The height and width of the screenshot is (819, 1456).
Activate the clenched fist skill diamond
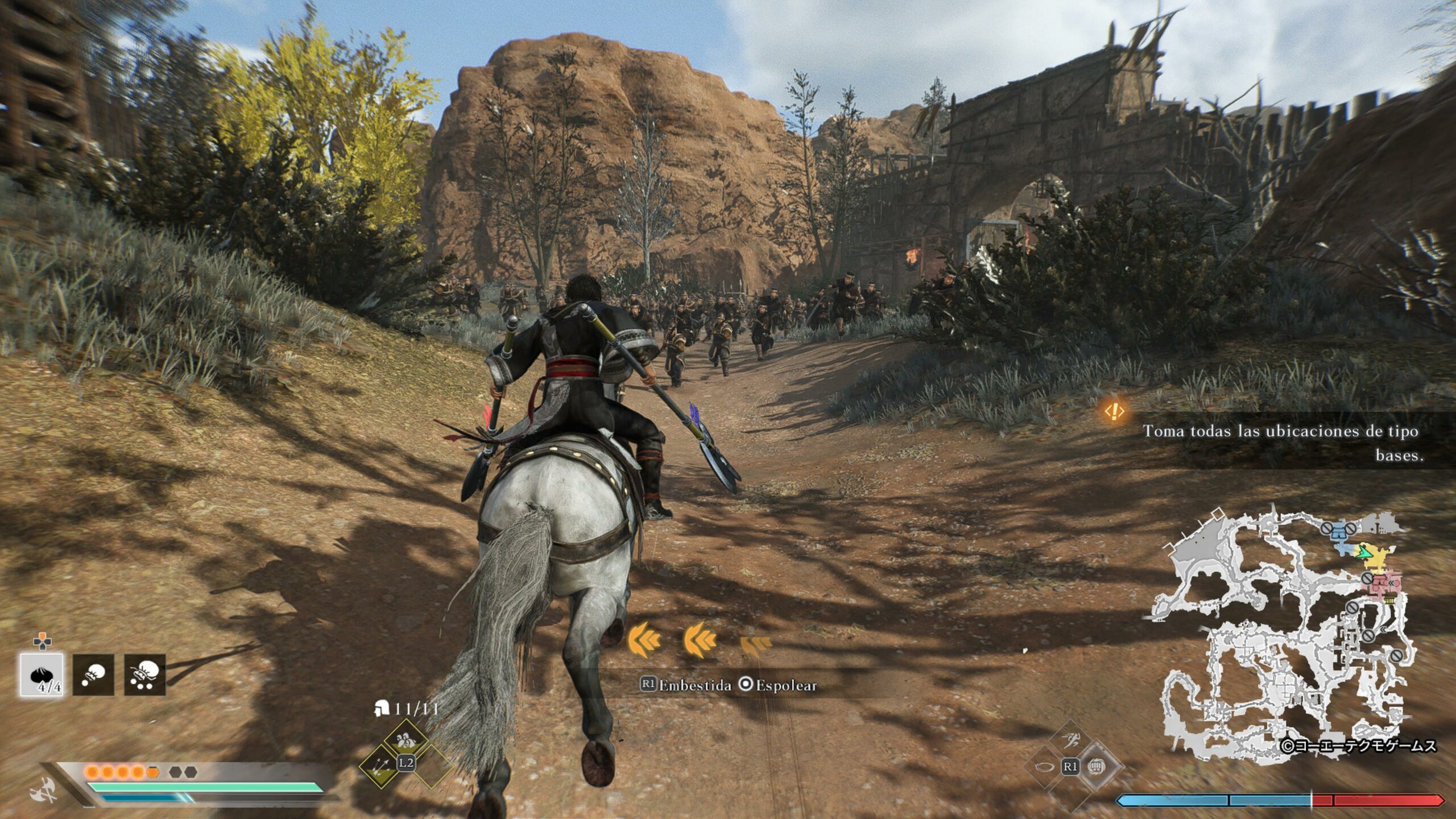[1096, 767]
